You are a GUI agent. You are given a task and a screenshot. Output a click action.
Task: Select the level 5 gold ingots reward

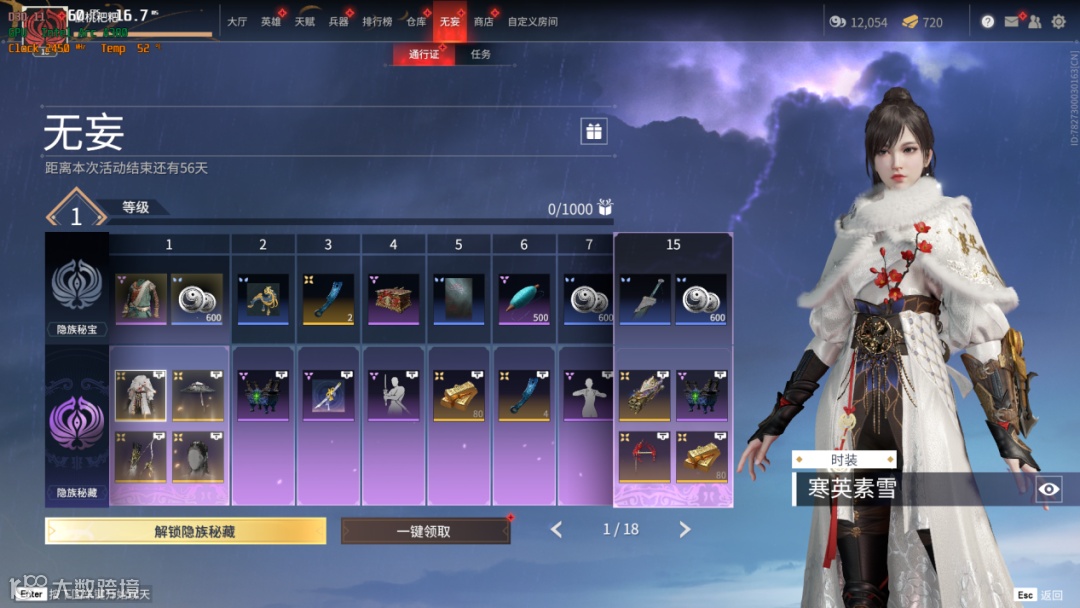click(x=458, y=396)
